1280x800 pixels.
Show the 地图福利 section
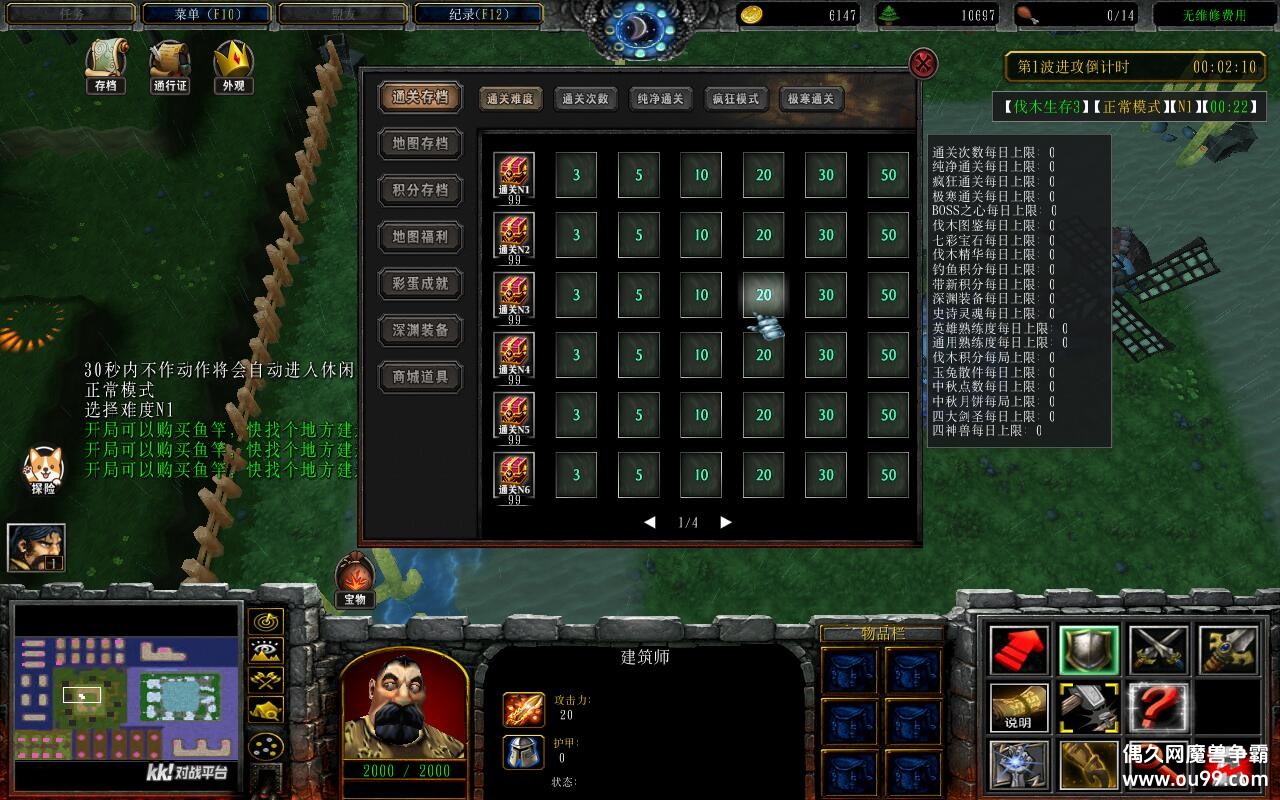(x=420, y=237)
